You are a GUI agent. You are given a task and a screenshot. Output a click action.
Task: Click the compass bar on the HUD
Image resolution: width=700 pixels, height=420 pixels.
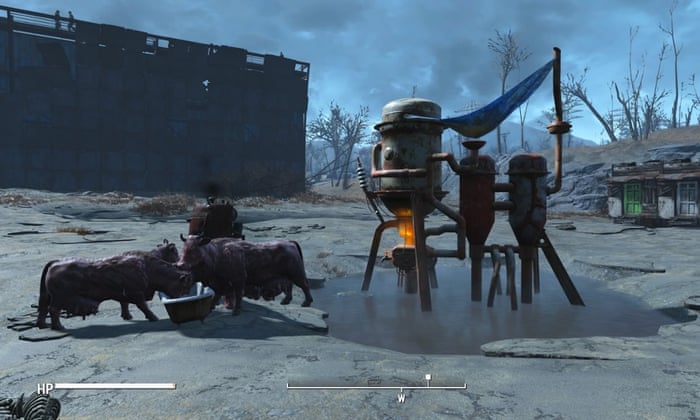click(376, 386)
